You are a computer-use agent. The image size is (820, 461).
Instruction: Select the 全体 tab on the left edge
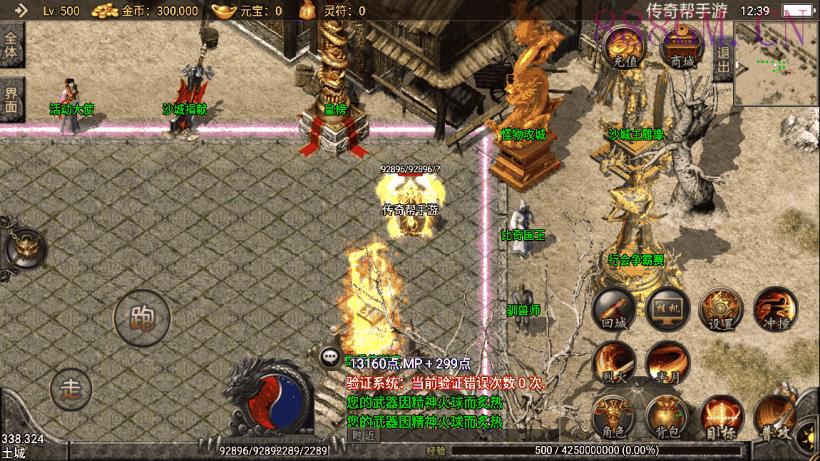coord(11,45)
